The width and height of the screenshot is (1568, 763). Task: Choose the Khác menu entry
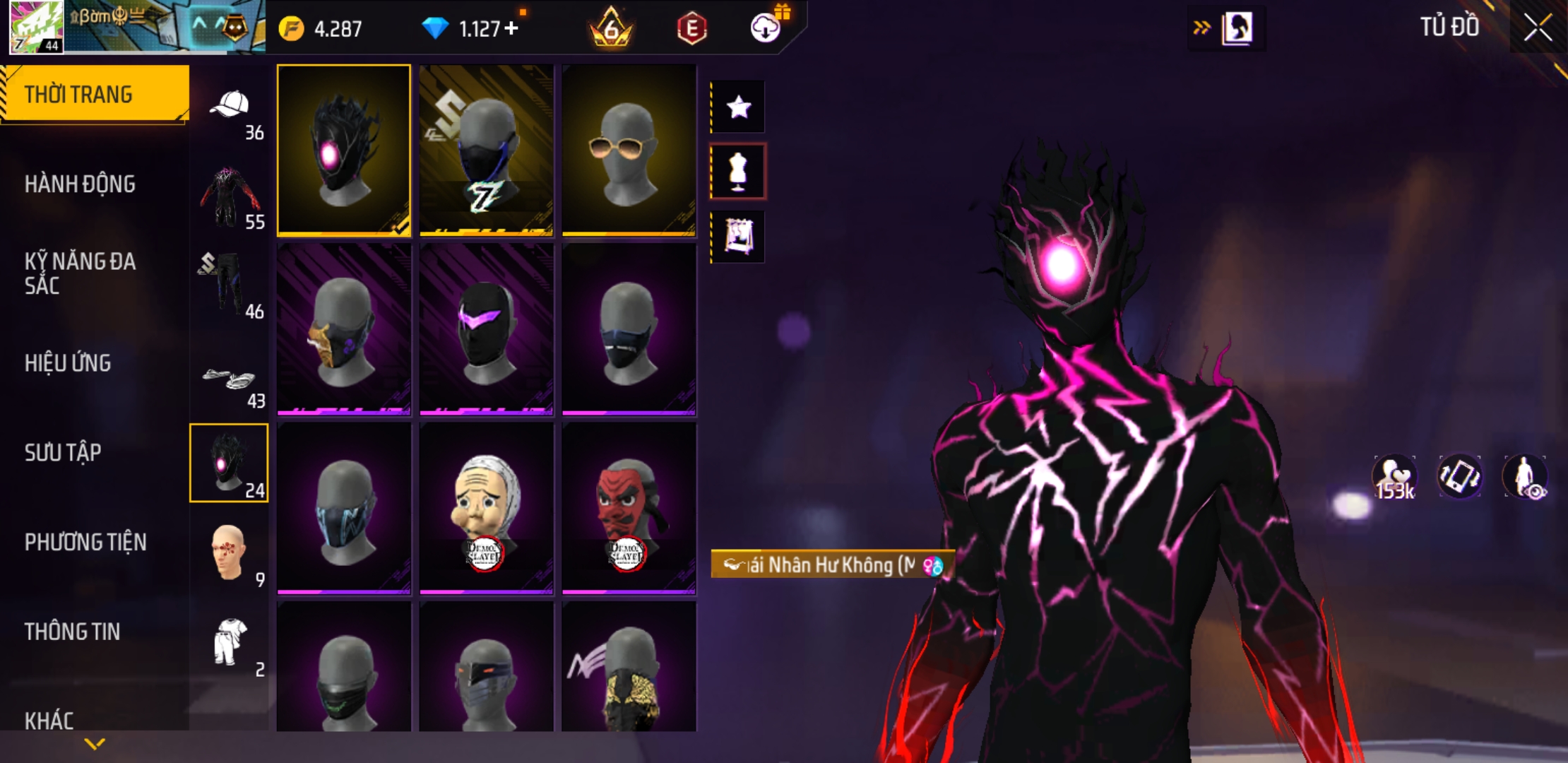pos(49,721)
